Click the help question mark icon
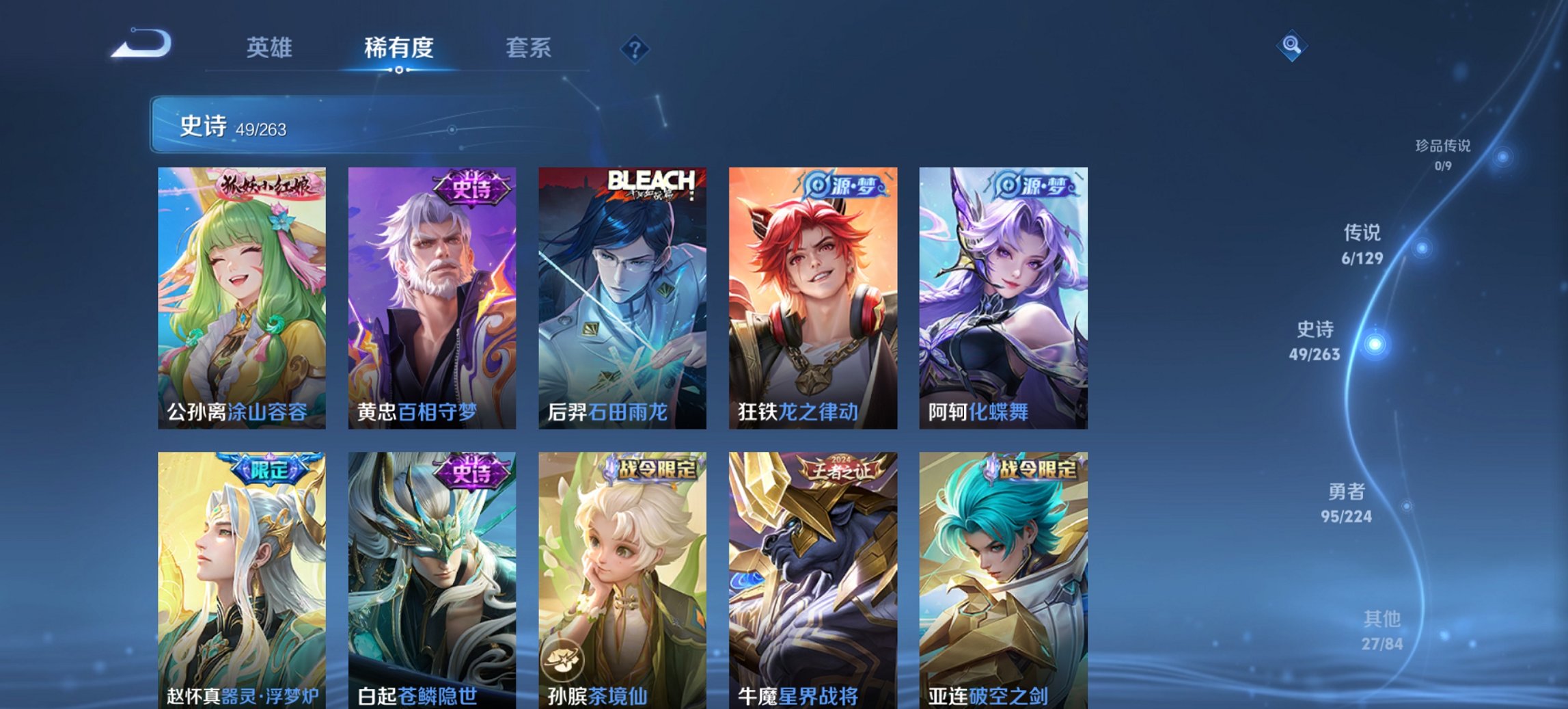Screen dimensions: 1568x709 click(635, 48)
